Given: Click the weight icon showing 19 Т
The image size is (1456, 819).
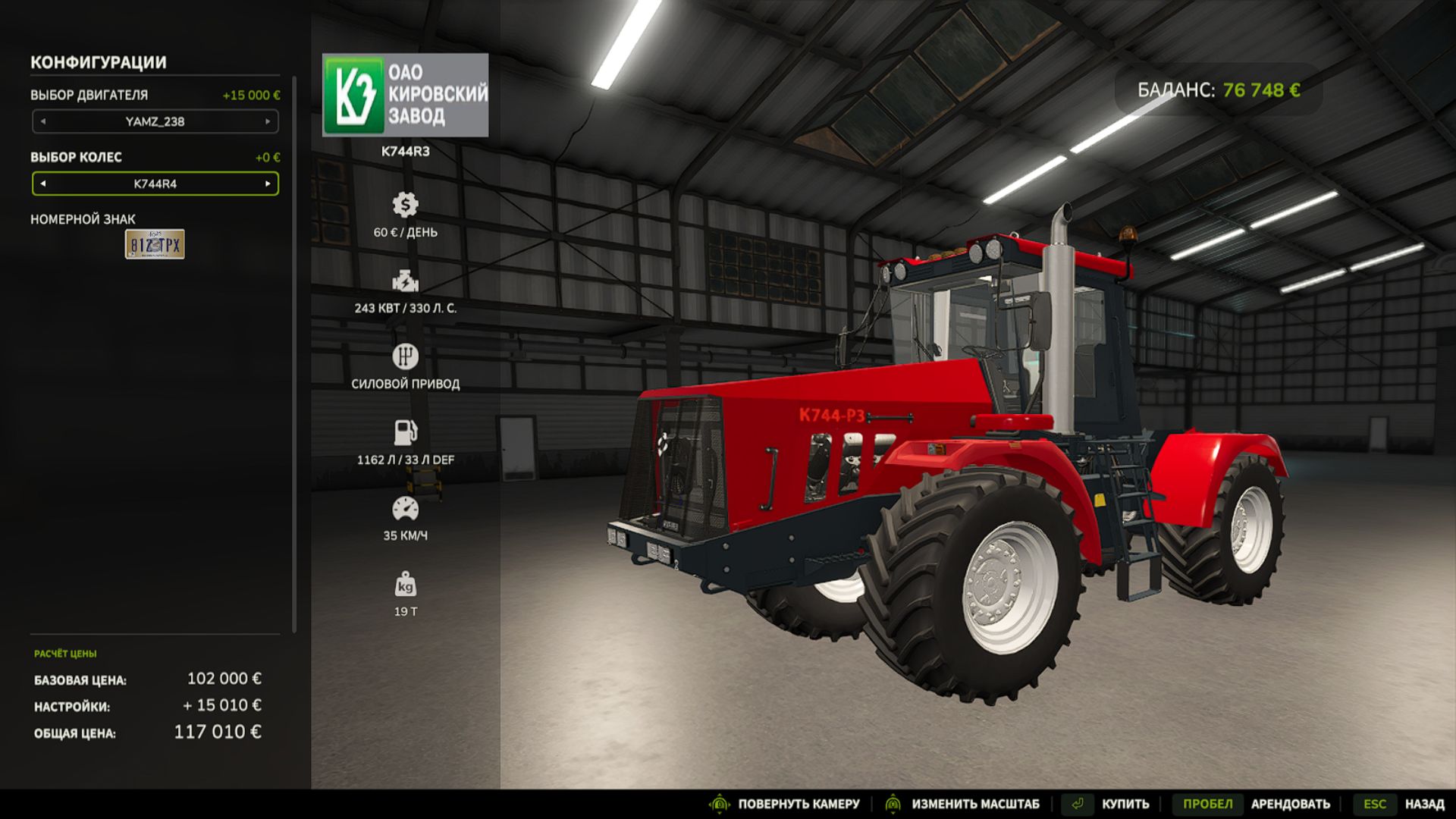Looking at the screenshot, I should (406, 584).
